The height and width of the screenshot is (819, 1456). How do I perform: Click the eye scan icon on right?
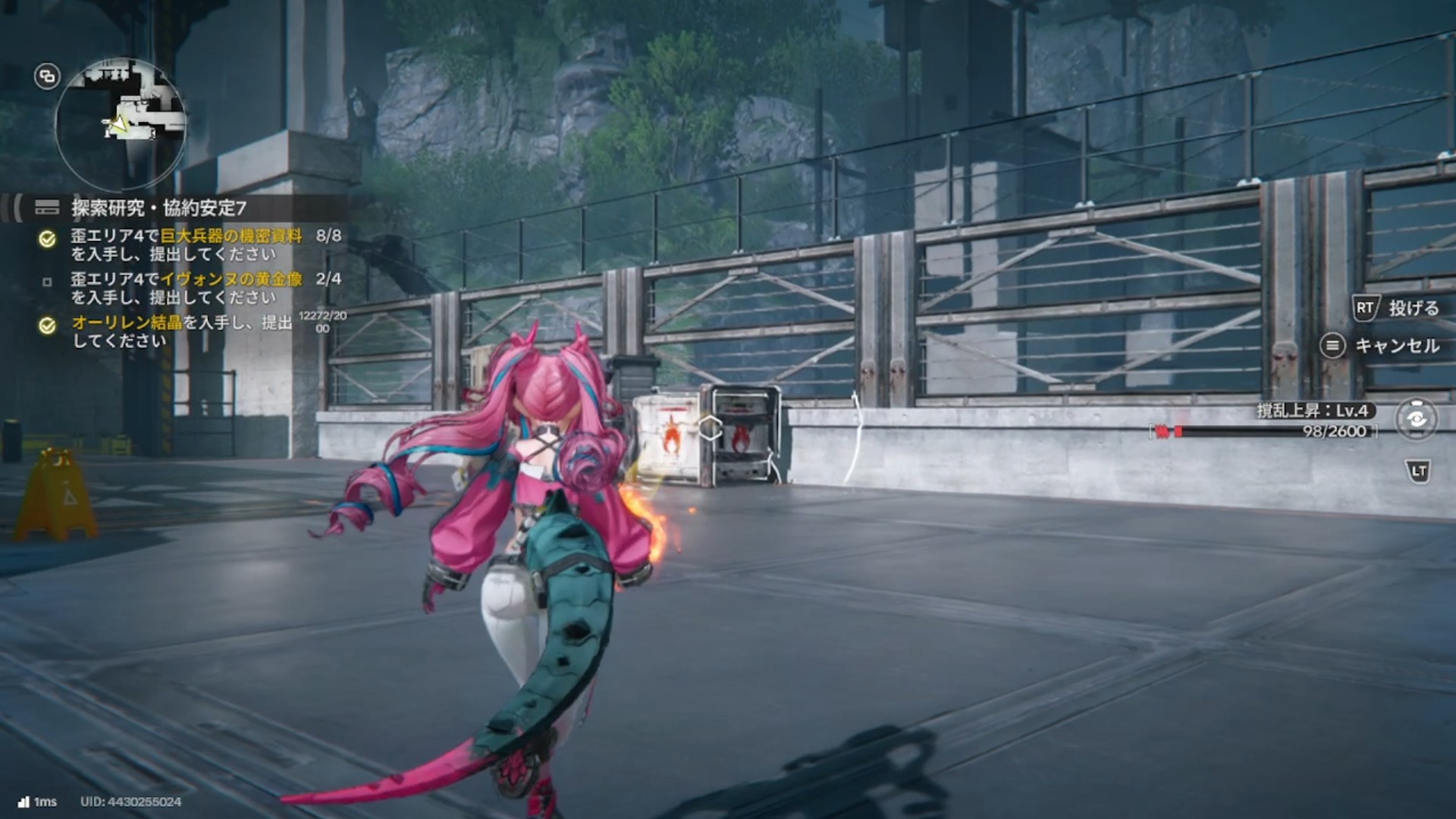pyautogui.click(x=1416, y=419)
